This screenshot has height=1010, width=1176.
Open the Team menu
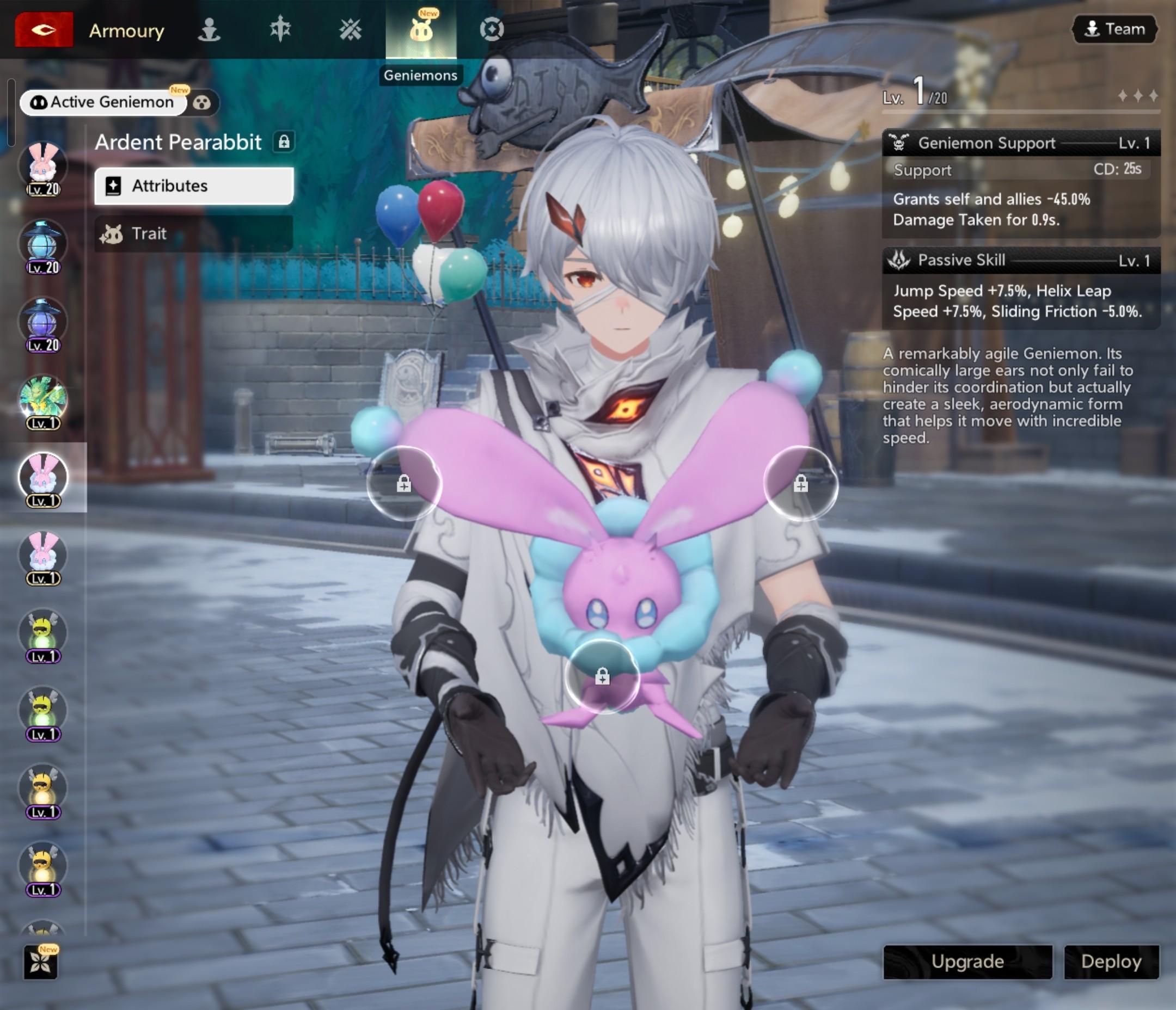tap(1114, 29)
